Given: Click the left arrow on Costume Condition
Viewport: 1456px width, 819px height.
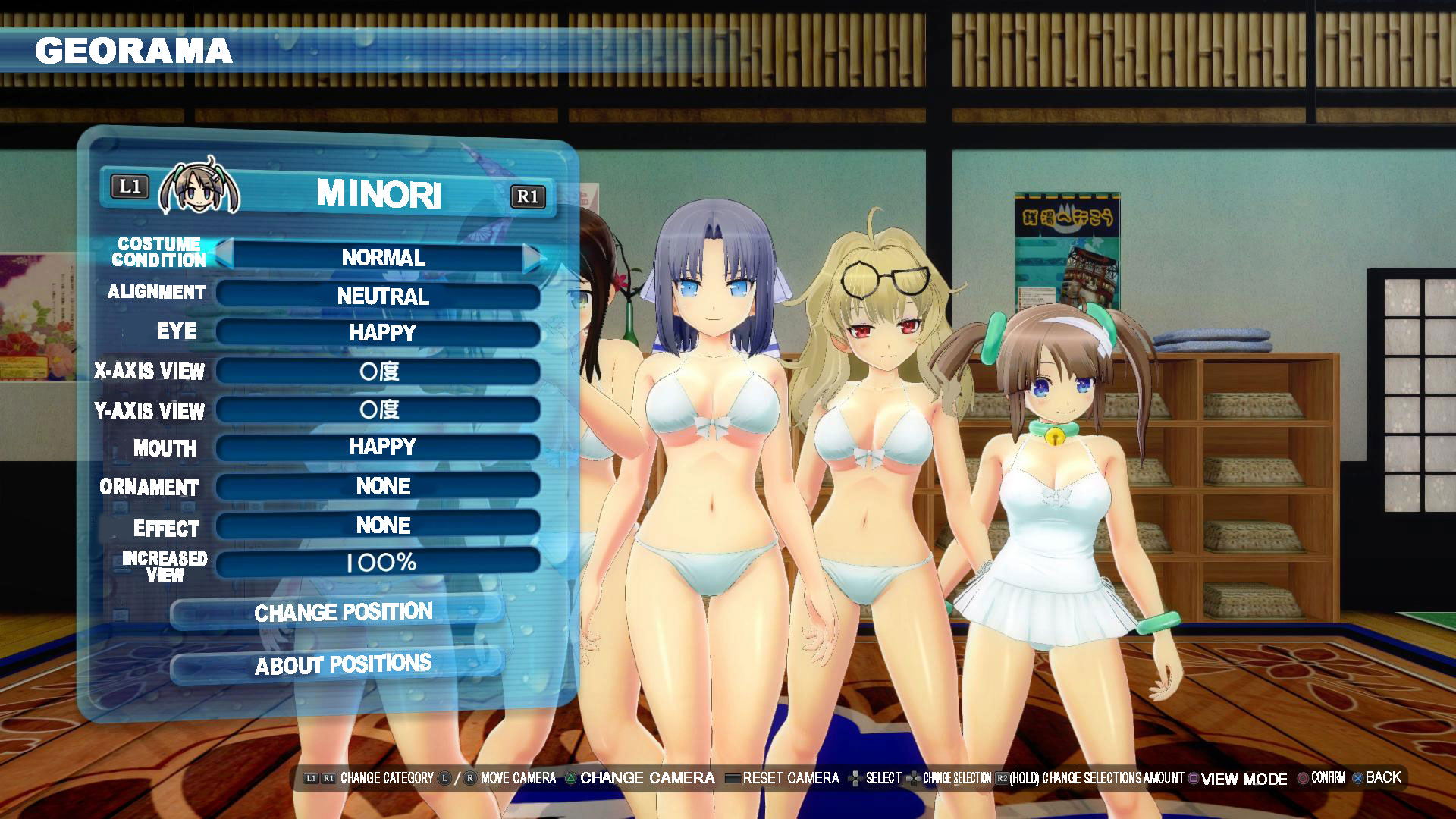Looking at the screenshot, I should coord(224,253).
